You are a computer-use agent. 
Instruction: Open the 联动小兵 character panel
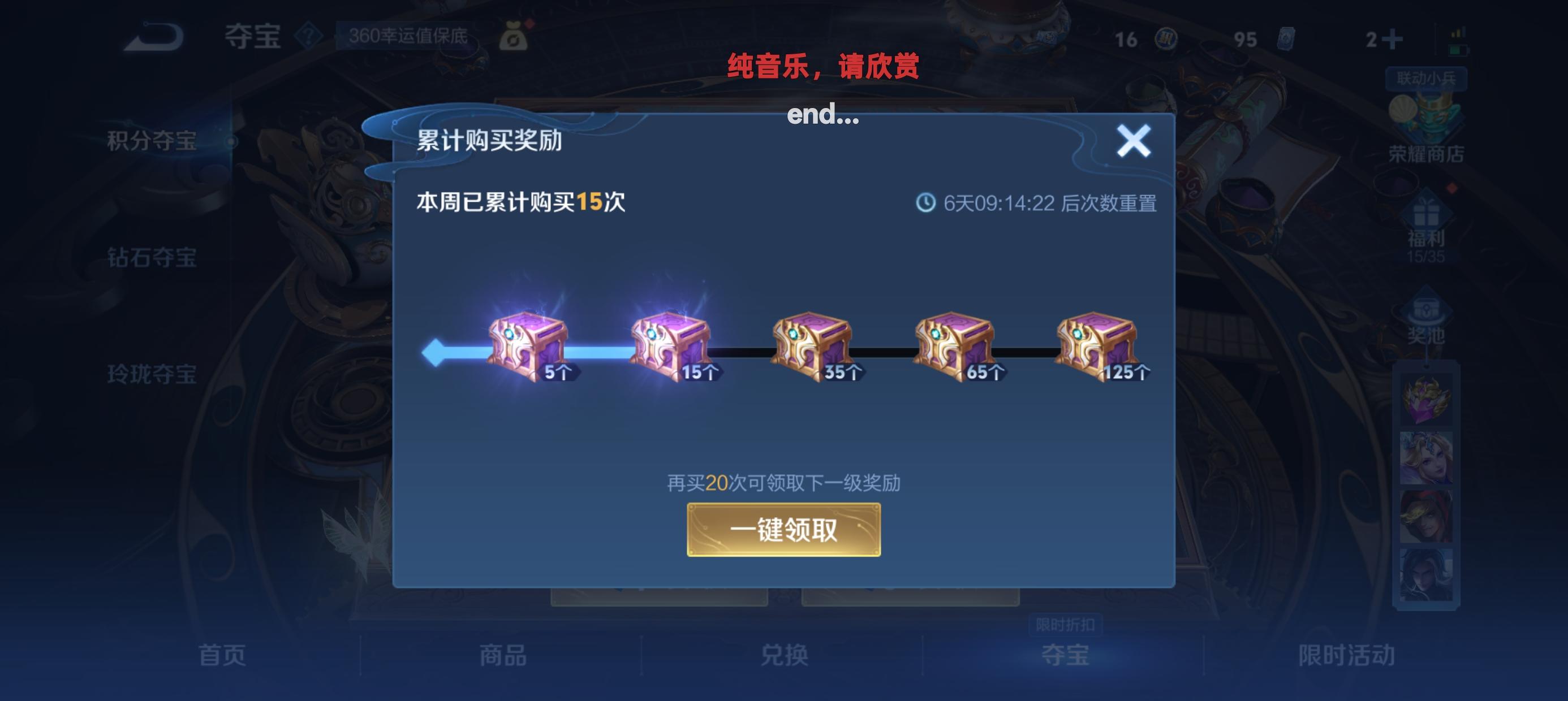1424,79
